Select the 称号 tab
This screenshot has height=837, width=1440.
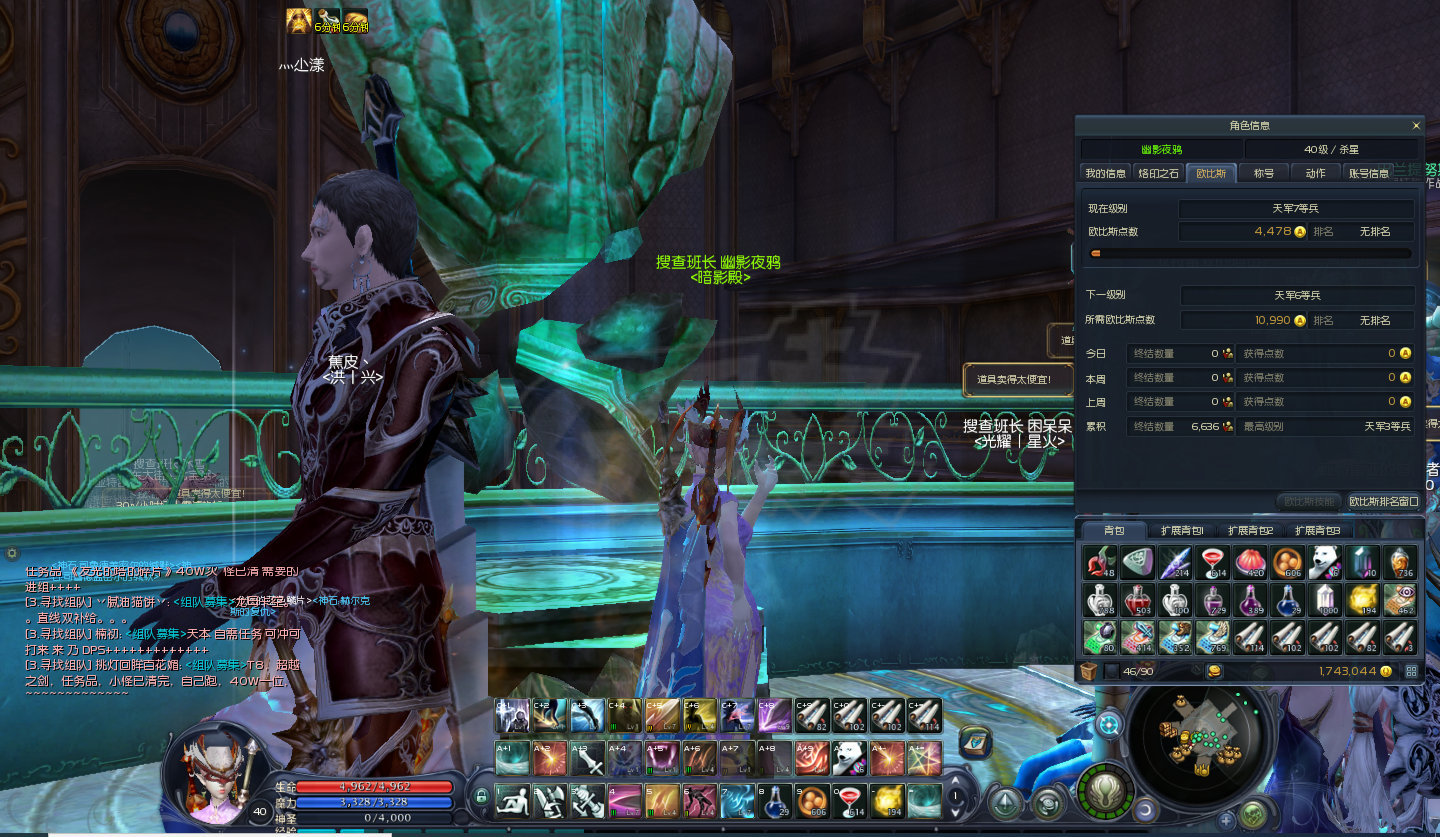[x=1264, y=173]
